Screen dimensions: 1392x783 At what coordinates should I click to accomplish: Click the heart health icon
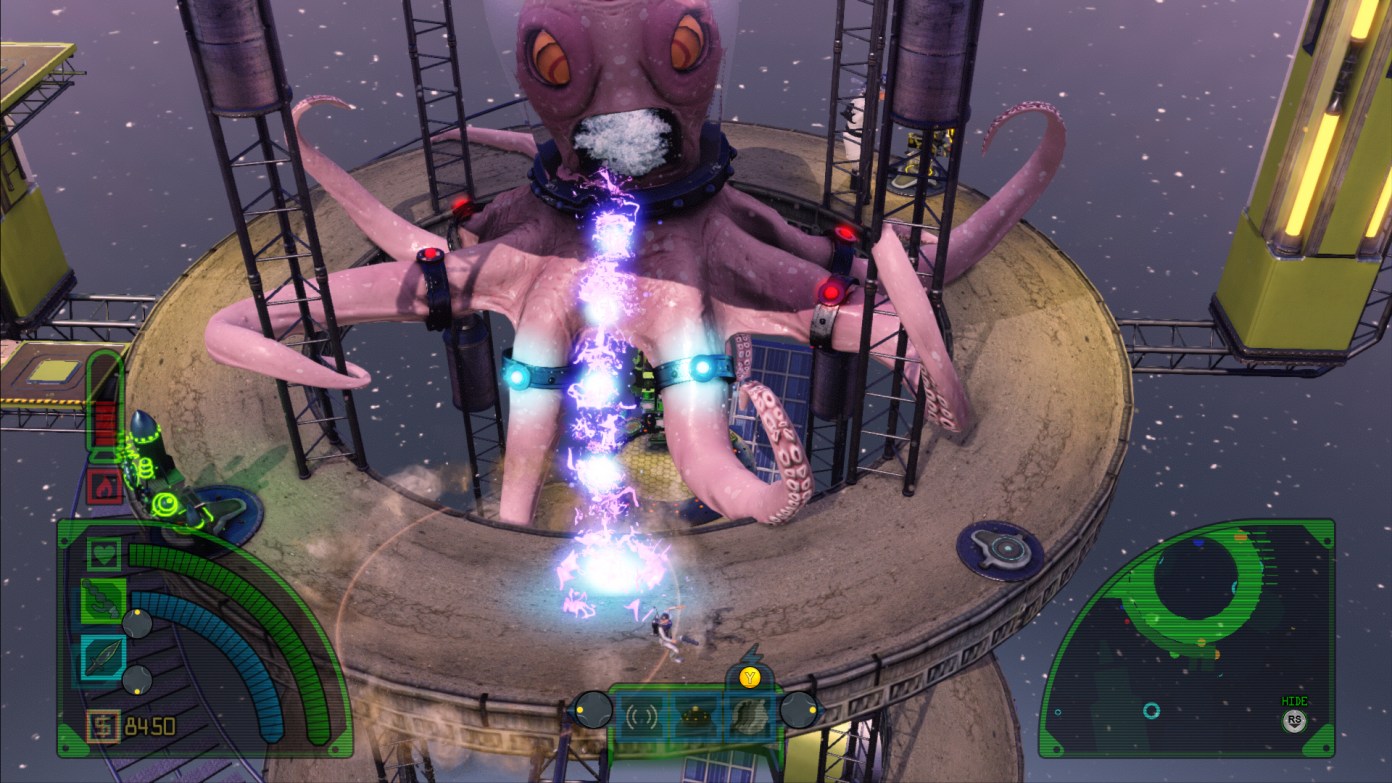pos(104,553)
